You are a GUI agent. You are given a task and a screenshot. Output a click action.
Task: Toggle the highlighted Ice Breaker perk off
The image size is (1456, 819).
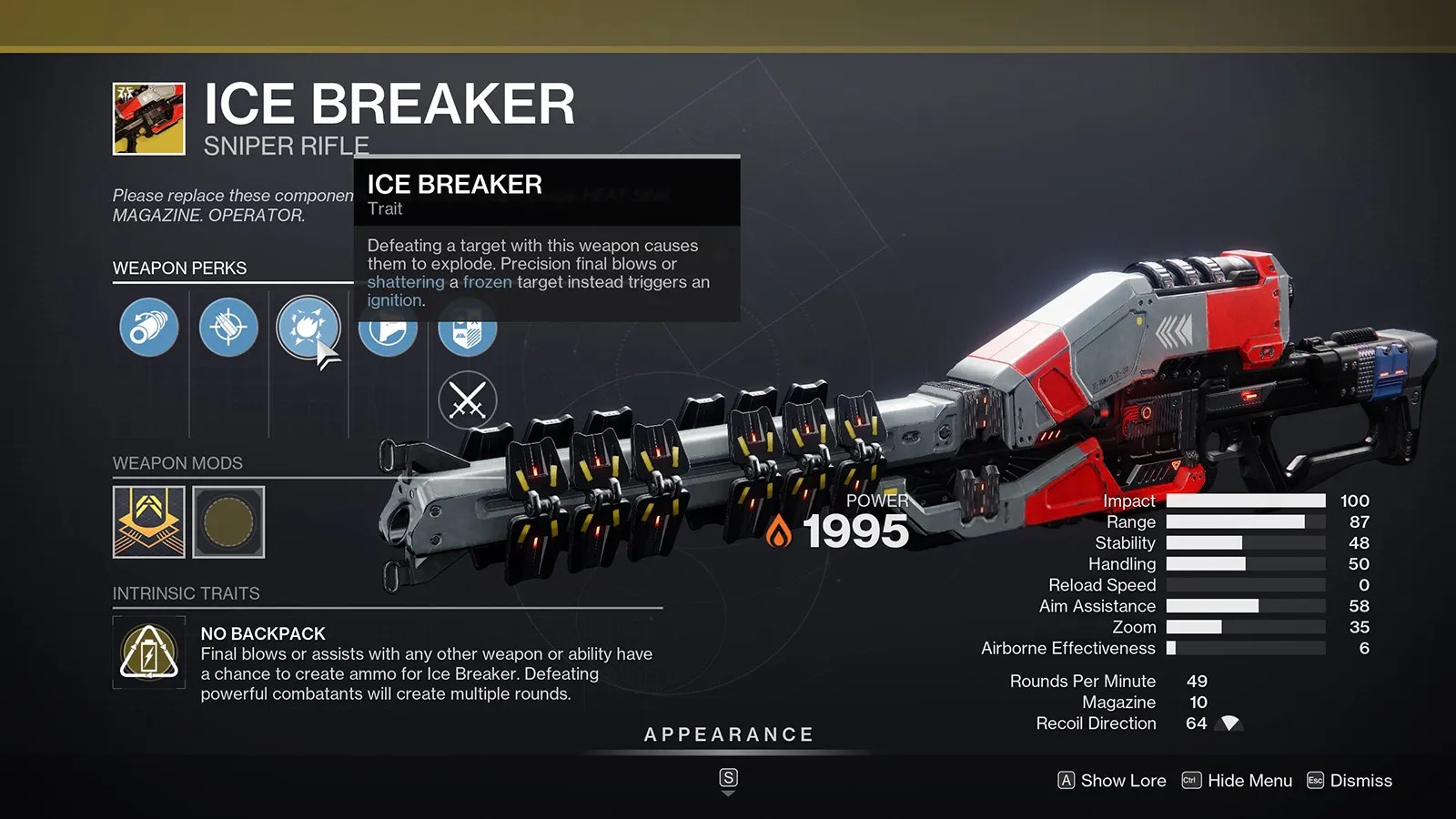pos(308,329)
